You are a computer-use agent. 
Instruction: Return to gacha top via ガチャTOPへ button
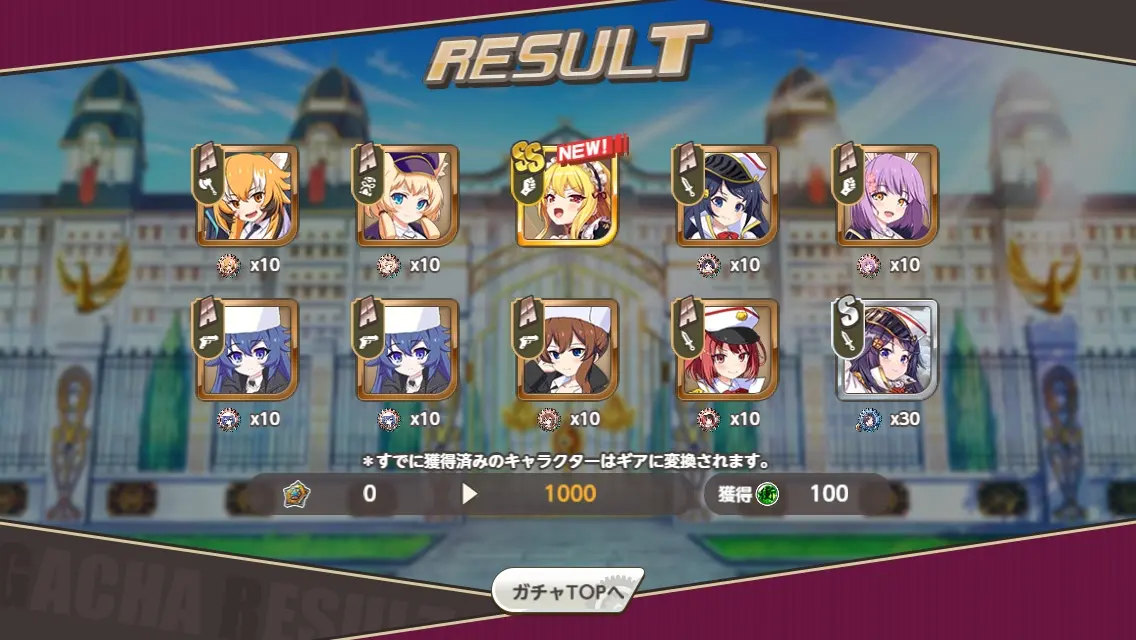click(567, 592)
